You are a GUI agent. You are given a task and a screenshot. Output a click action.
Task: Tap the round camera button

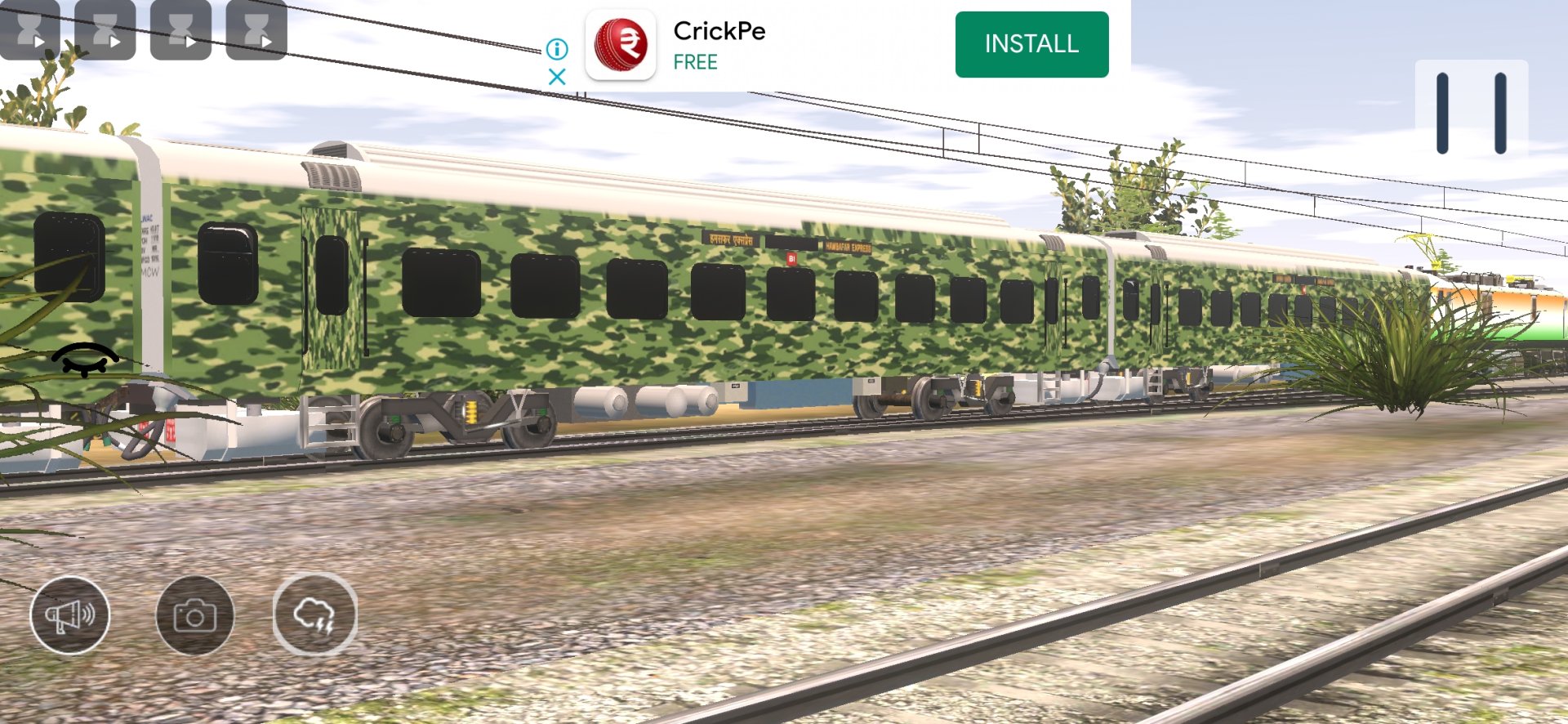[194, 615]
